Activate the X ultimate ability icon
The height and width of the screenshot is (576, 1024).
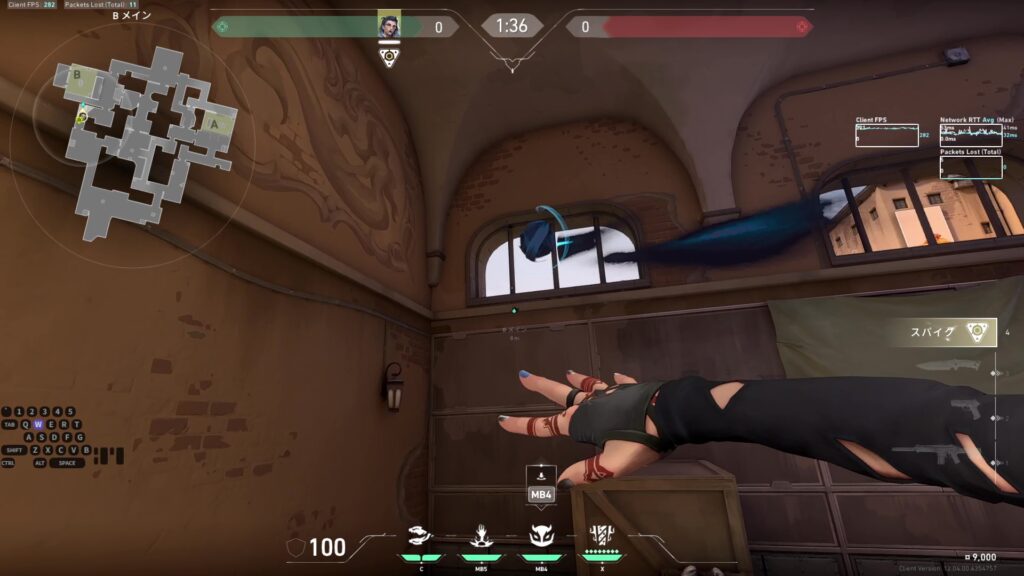(602, 536)
